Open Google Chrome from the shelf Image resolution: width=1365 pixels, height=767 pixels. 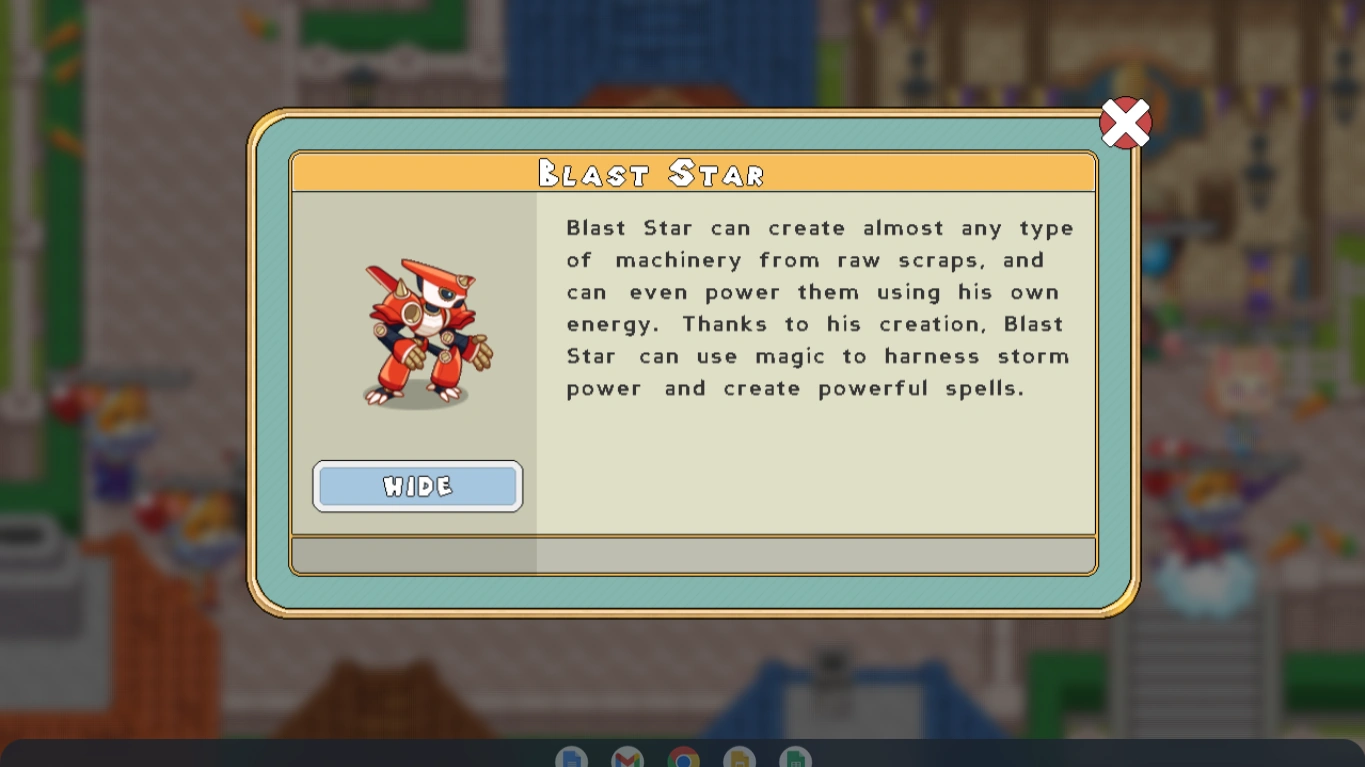pos(684,760)
